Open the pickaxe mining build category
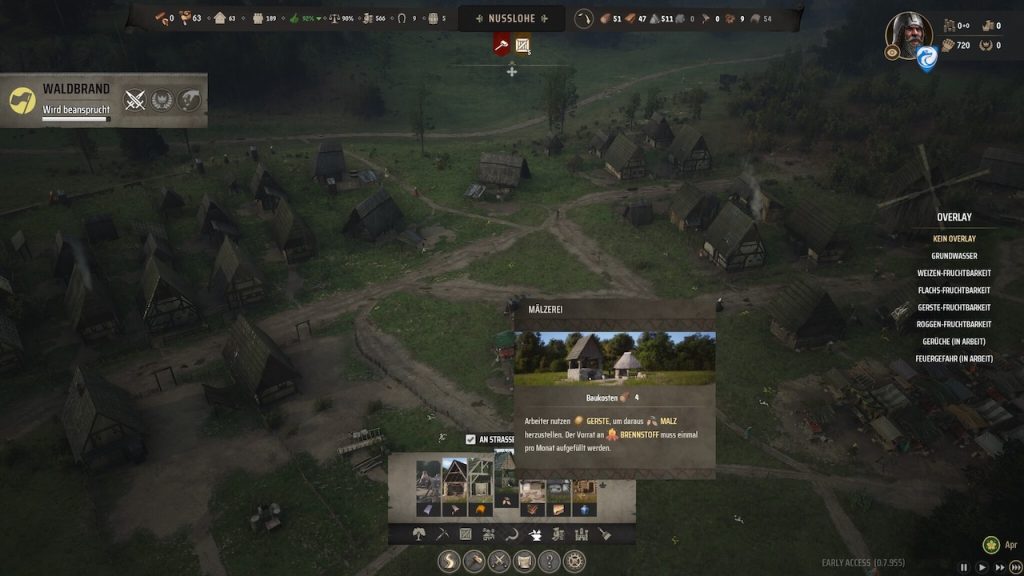 (x=442, y=535)
